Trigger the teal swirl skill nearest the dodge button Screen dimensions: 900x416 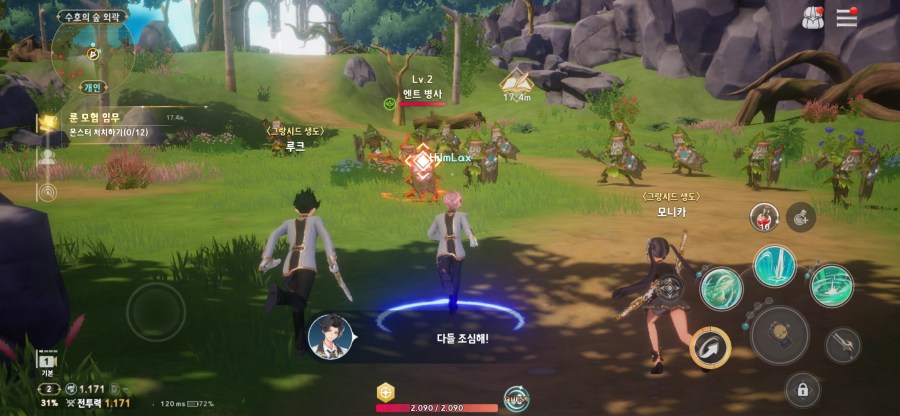point(719,288)
